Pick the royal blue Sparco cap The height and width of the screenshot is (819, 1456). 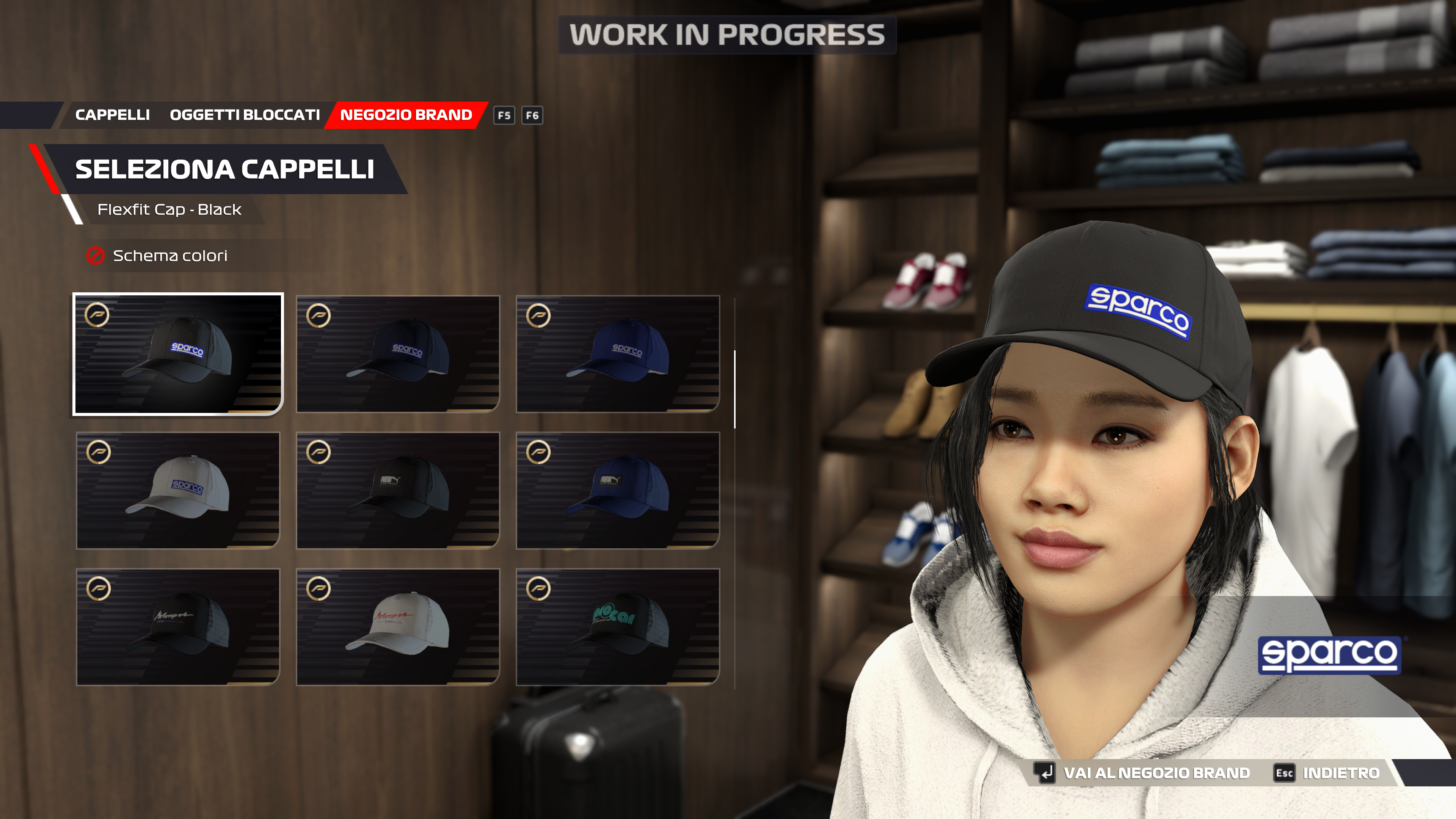pos(618,355)
